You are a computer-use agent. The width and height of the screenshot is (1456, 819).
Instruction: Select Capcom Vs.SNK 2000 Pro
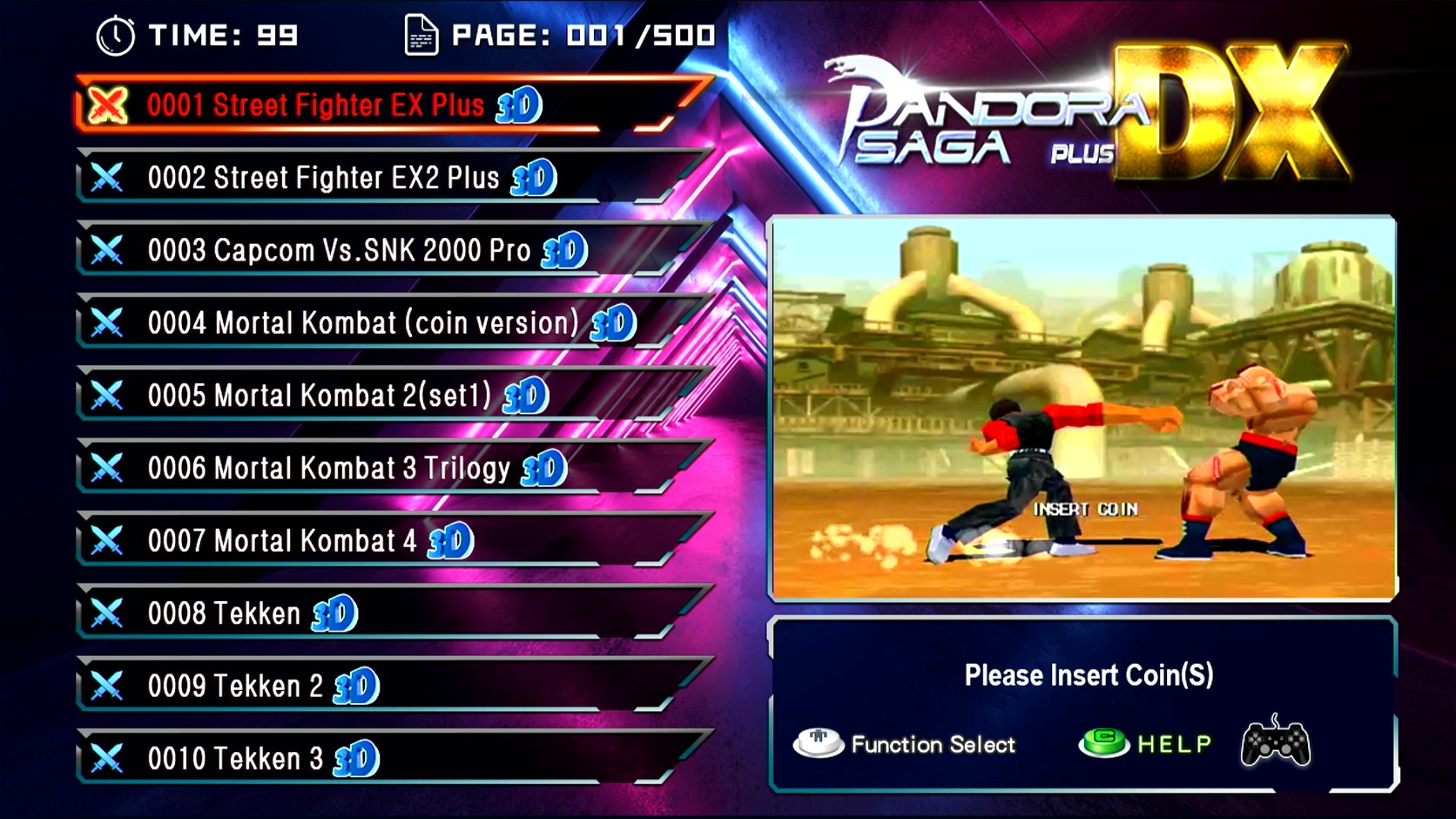click(x=339, y=251)
